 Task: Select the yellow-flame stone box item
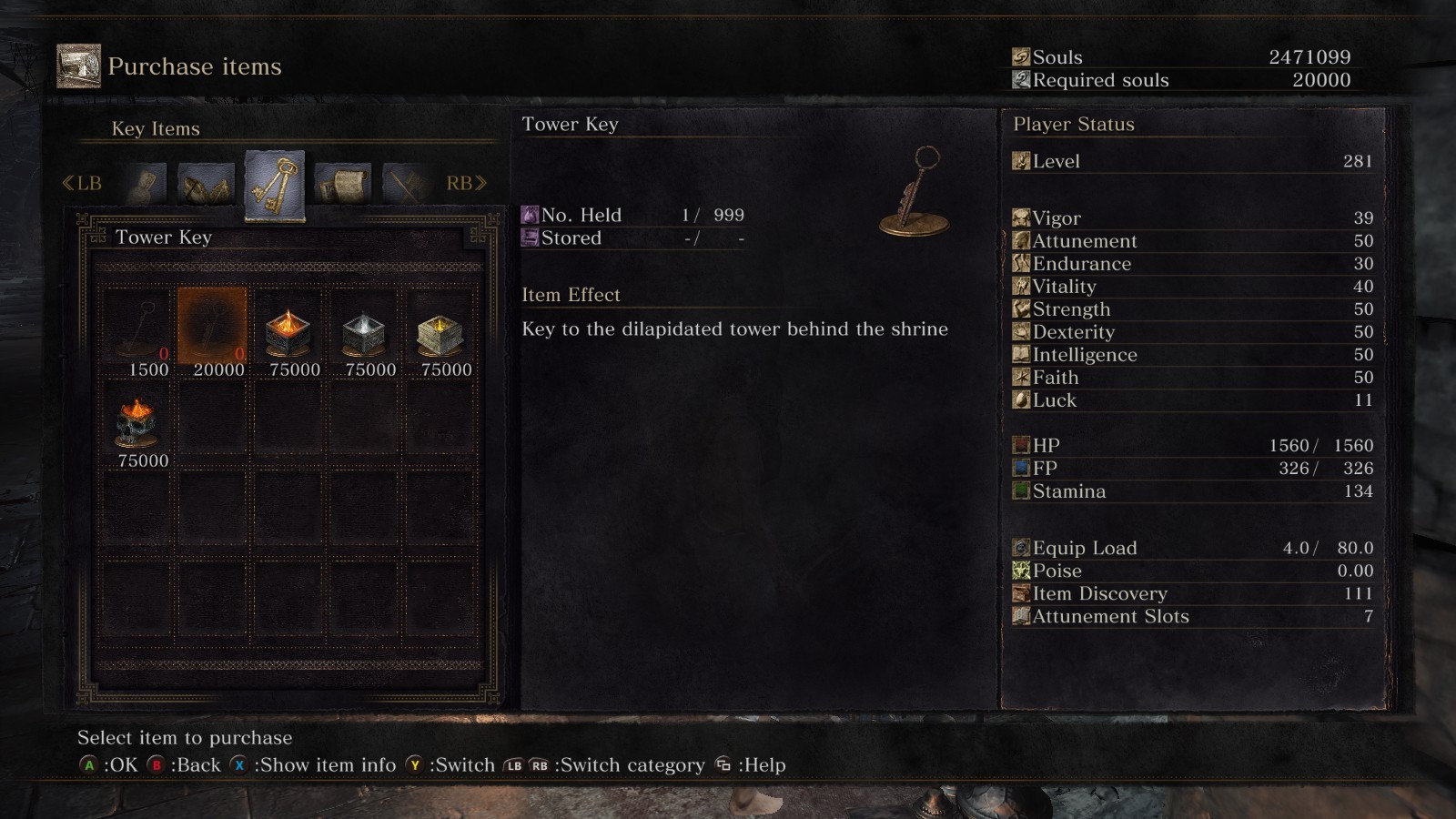440,330
